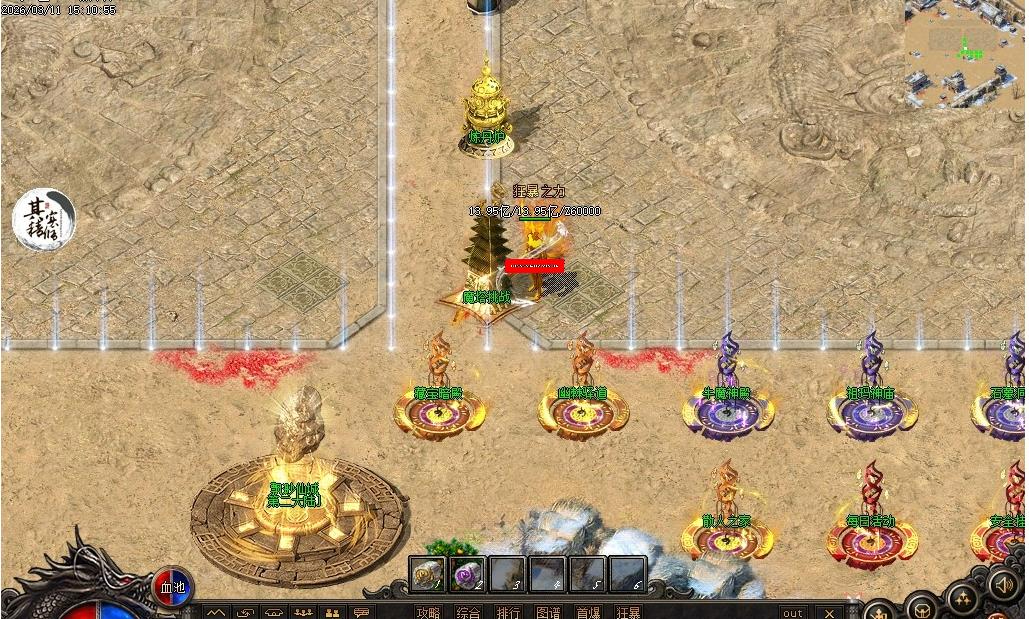The height and width of the screenshot is (619, 1029).
Task: Open the 图谱 codex button
Action: point(548,612)
